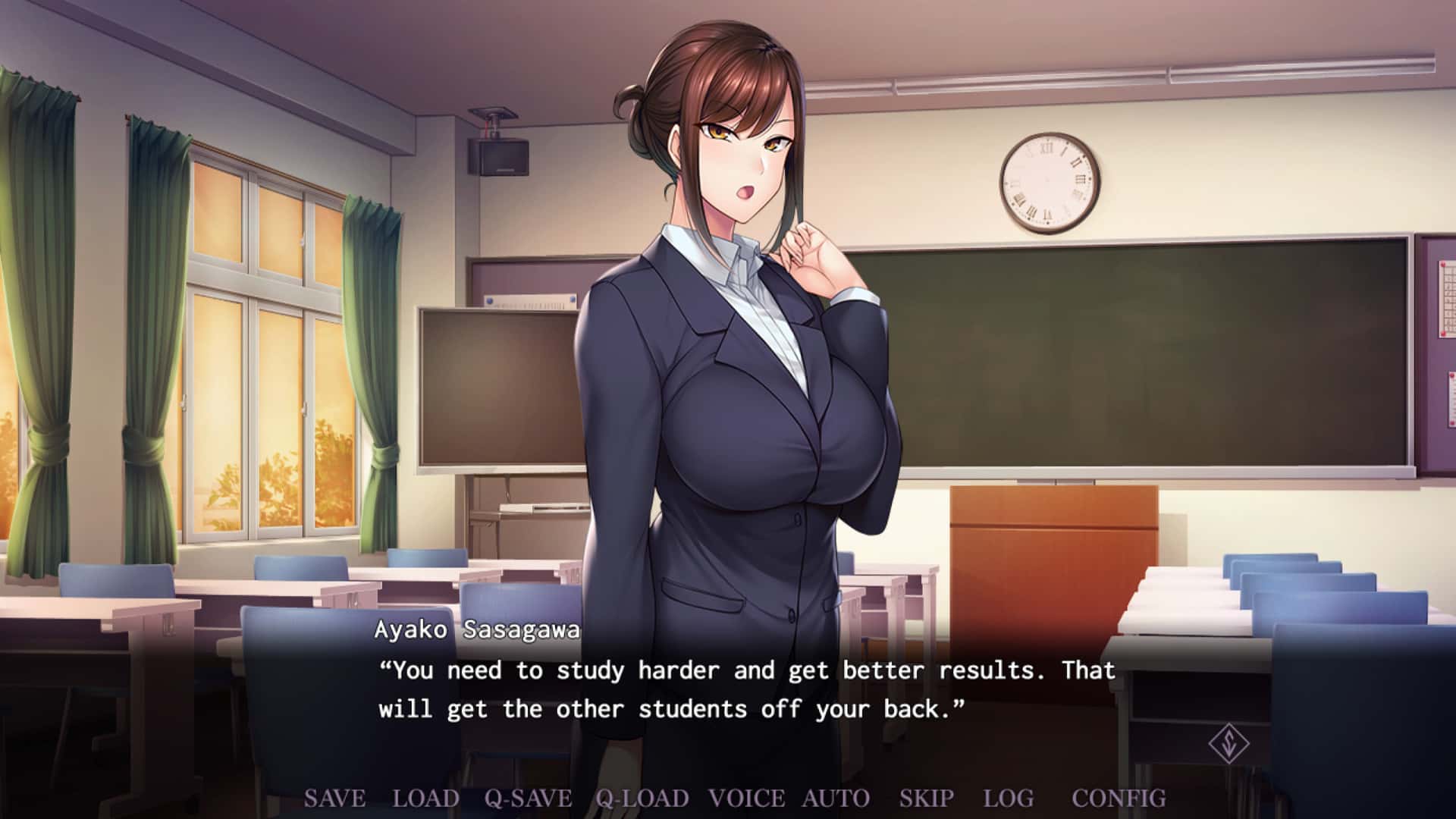
Task: Activate SKIP mode
Action: 926,799
